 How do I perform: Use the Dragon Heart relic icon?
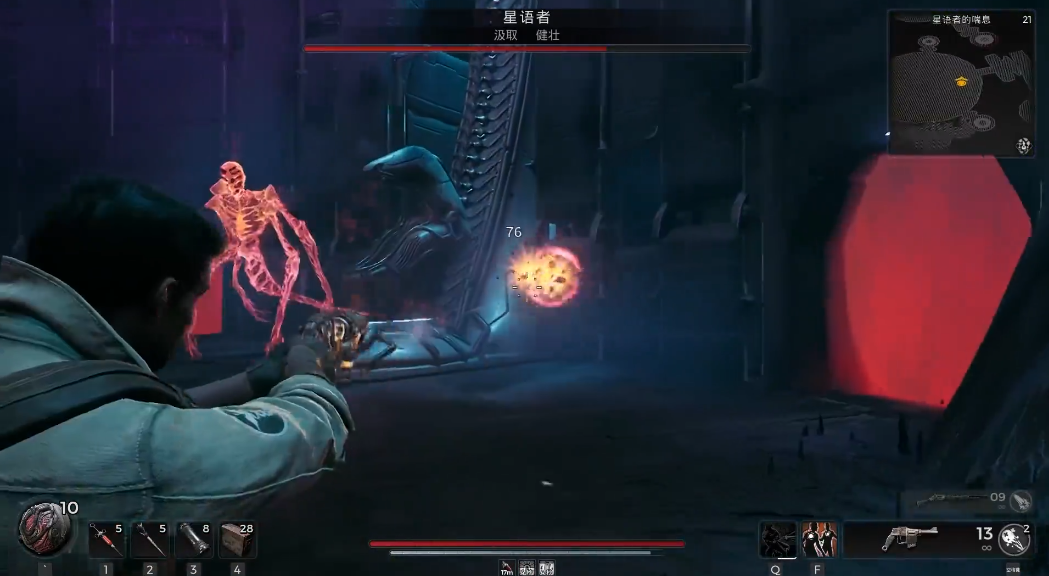coord(45,529)
